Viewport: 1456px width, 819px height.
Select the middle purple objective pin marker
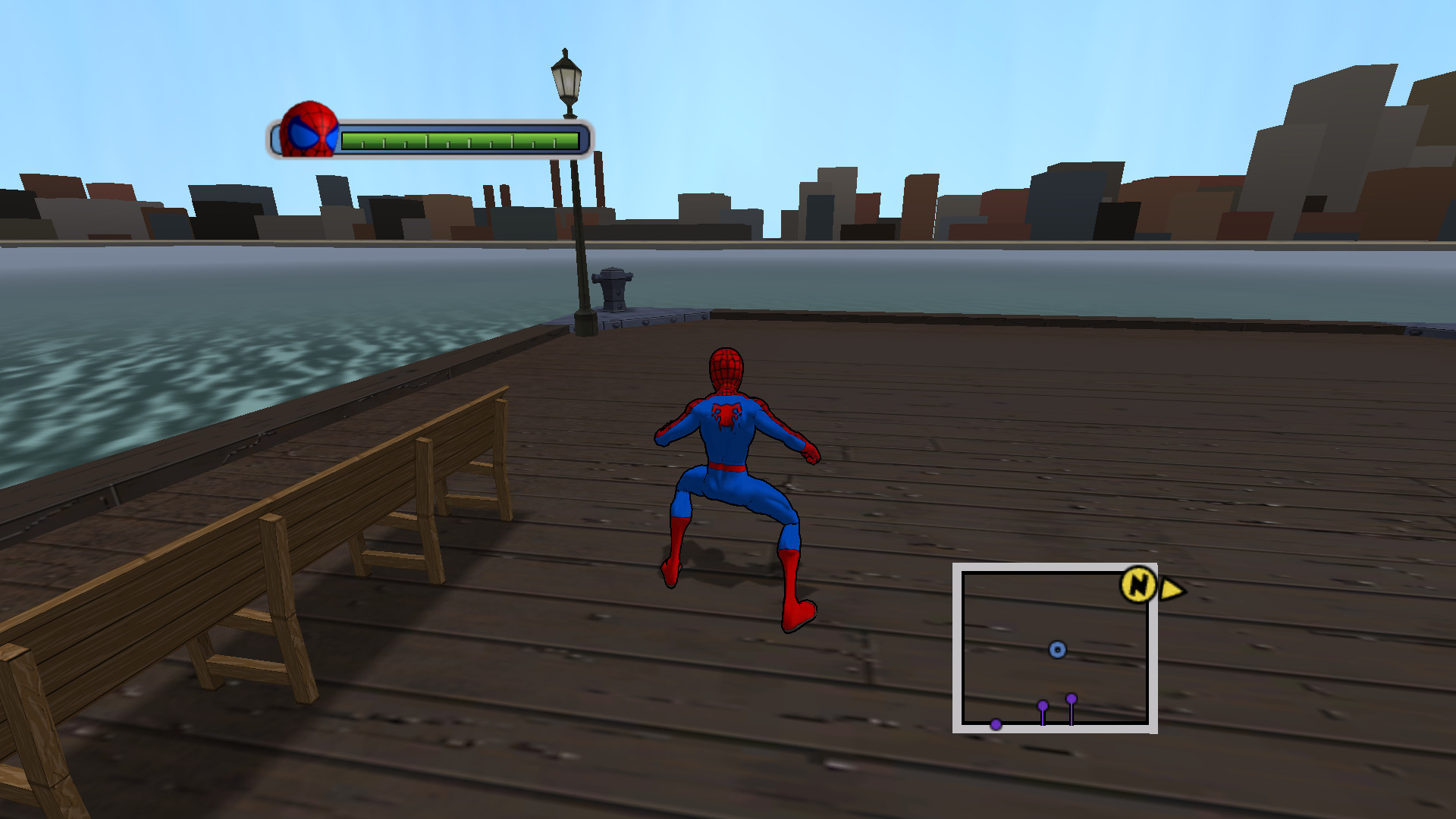(1043, 705)
